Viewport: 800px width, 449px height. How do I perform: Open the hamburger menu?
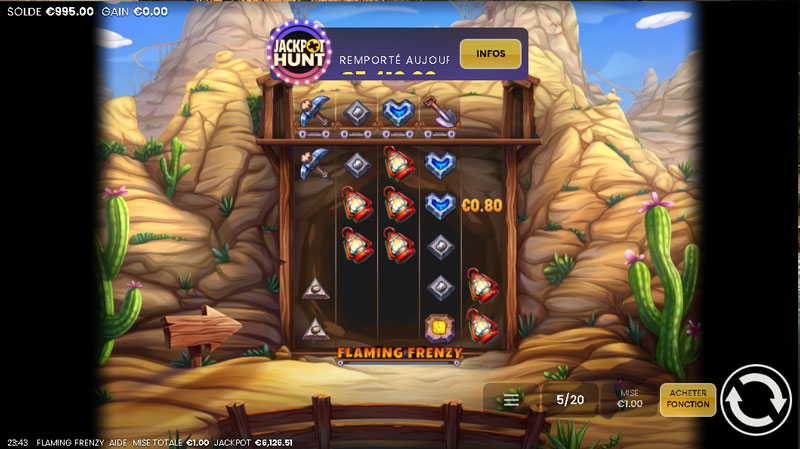coord(511,400)
